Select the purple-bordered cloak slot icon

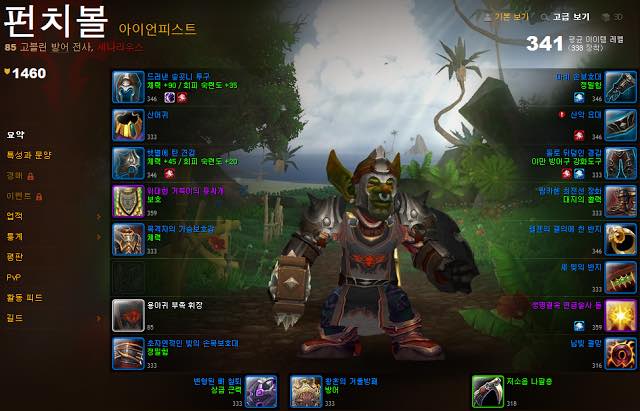coord(128,201)
